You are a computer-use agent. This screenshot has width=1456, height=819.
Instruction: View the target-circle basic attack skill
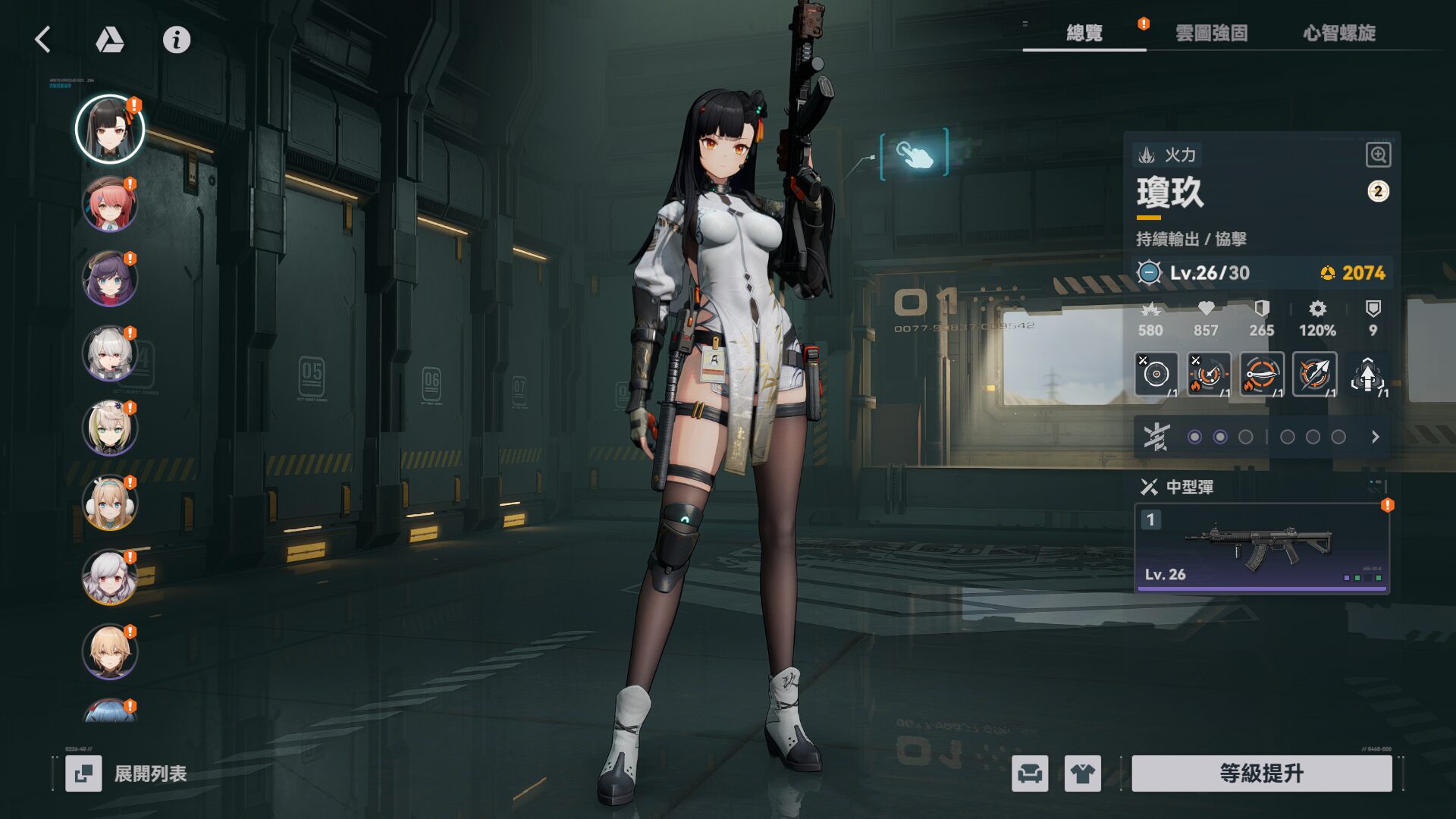click(1156, 374)
